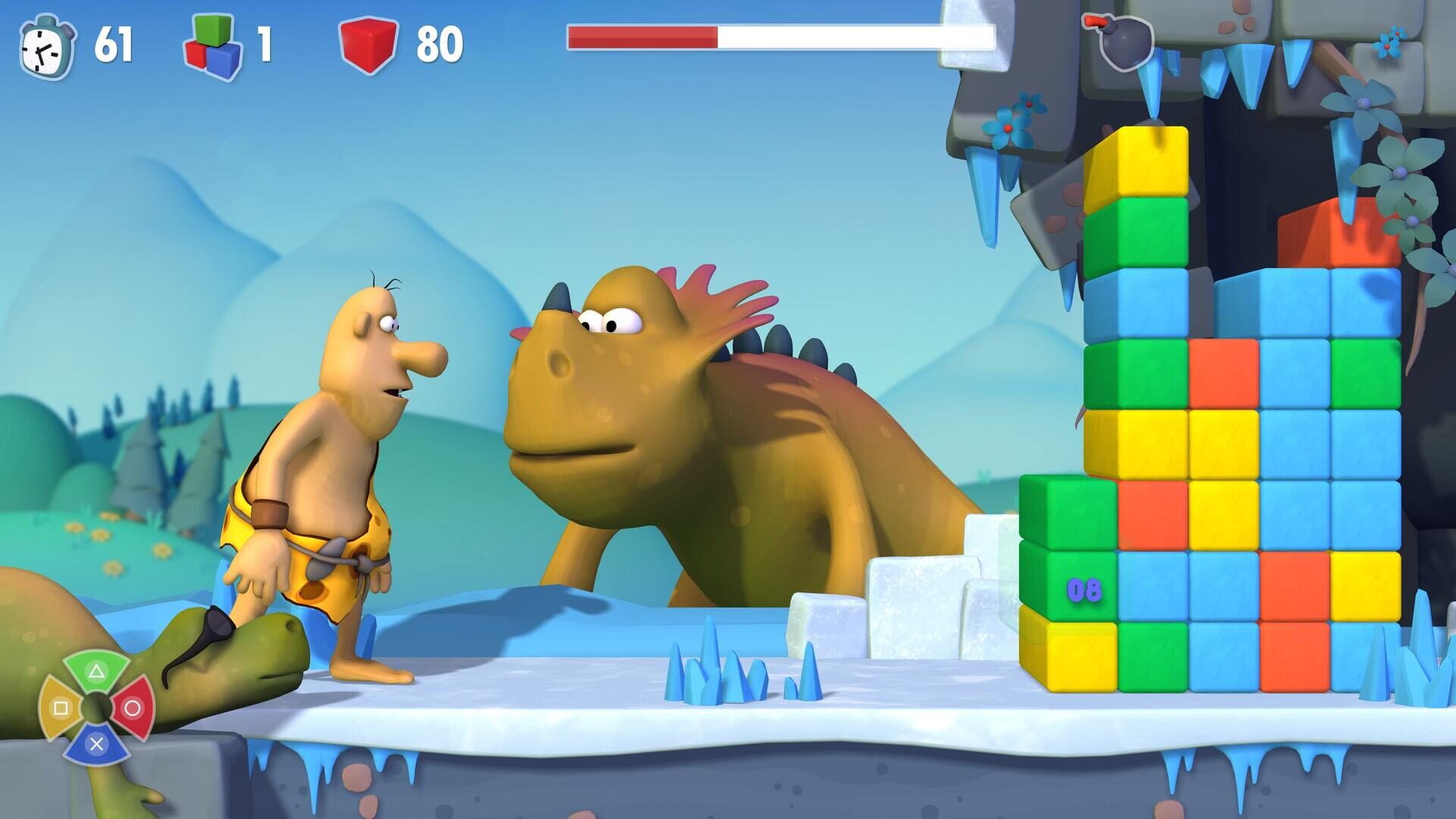1456x819 pixels.
Task: Click the red health progress bar
Action: tap(643, 35)
